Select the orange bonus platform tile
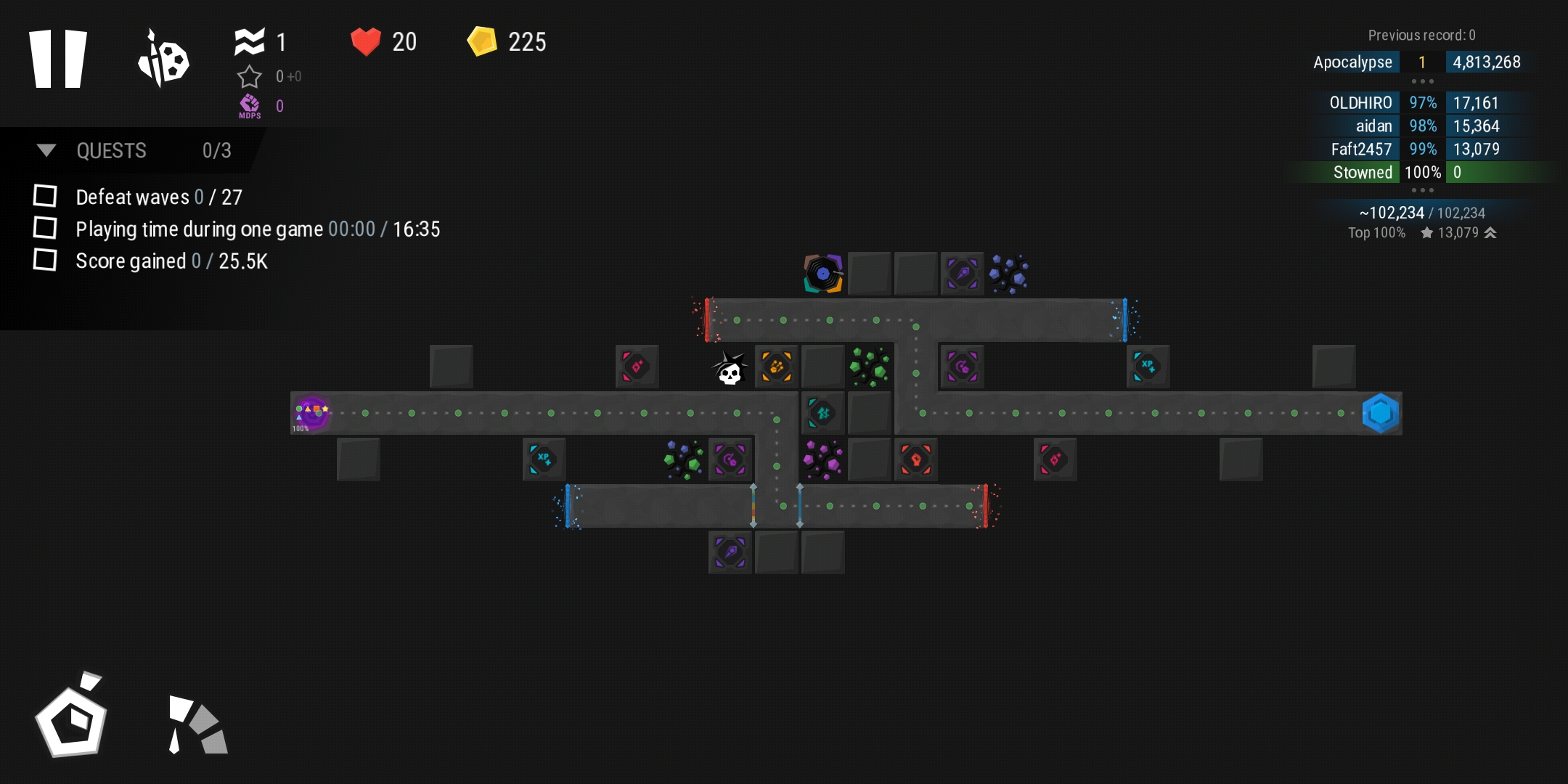 pyautogui.click(x=777, y=367)
